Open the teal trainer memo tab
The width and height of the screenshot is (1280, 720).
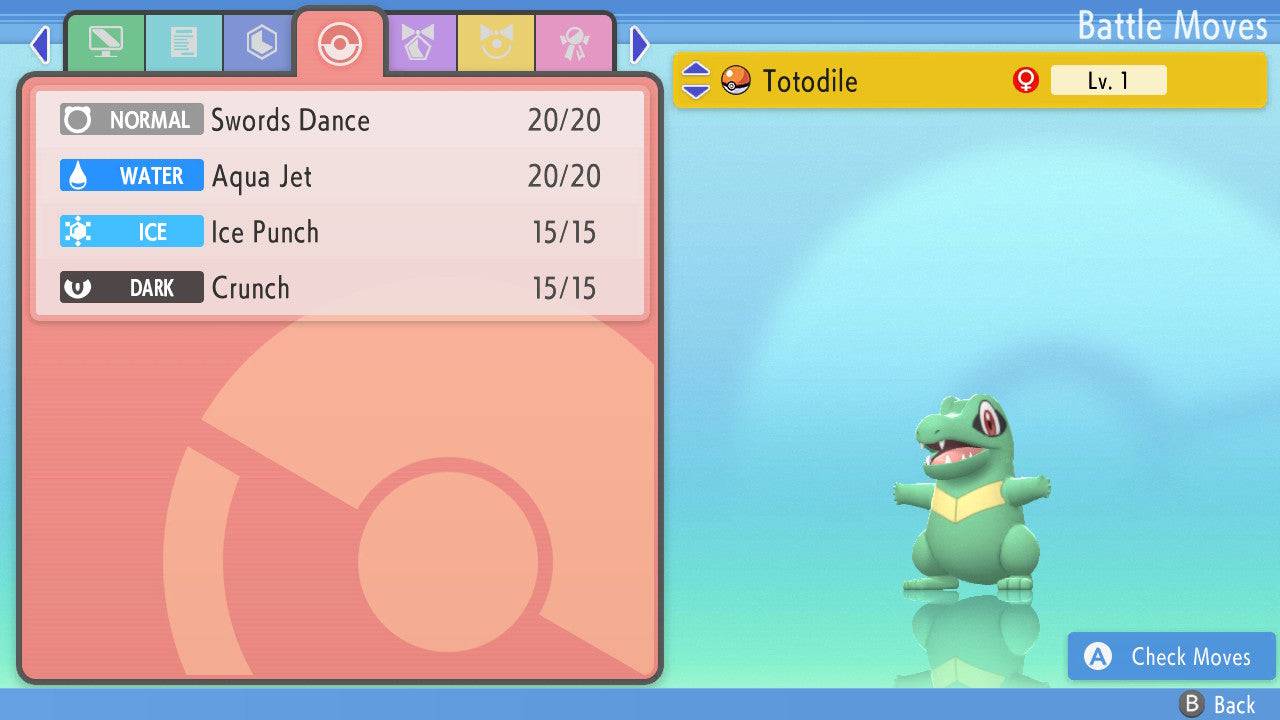(x=183, y=43)
